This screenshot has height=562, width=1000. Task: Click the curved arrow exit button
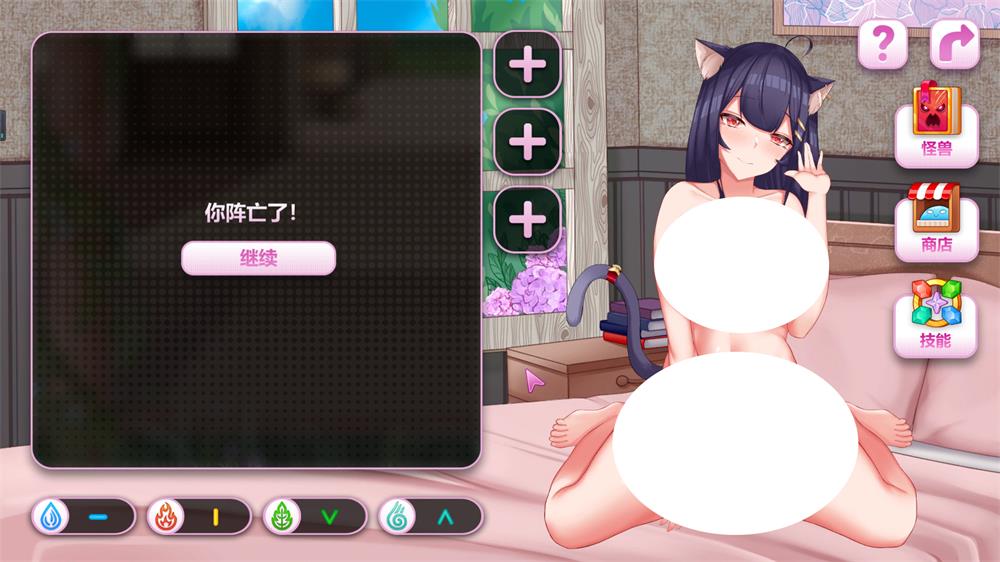954,44
